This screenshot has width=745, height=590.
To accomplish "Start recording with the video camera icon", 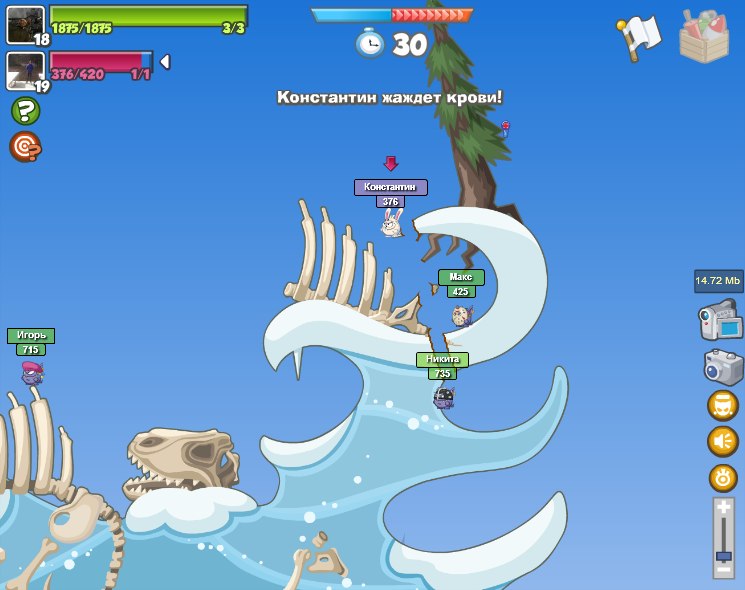I will 720,323.
